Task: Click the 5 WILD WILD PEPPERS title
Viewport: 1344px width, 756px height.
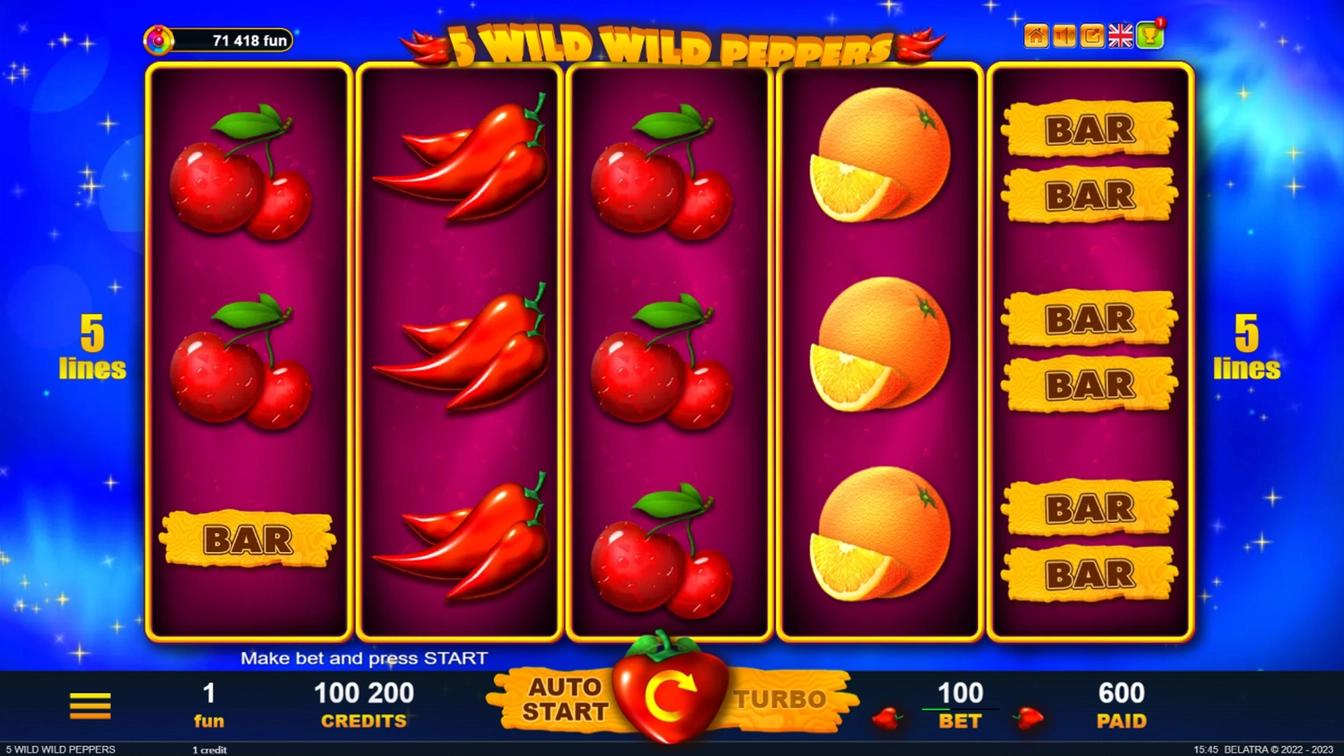Action: [x=672, y=44]
